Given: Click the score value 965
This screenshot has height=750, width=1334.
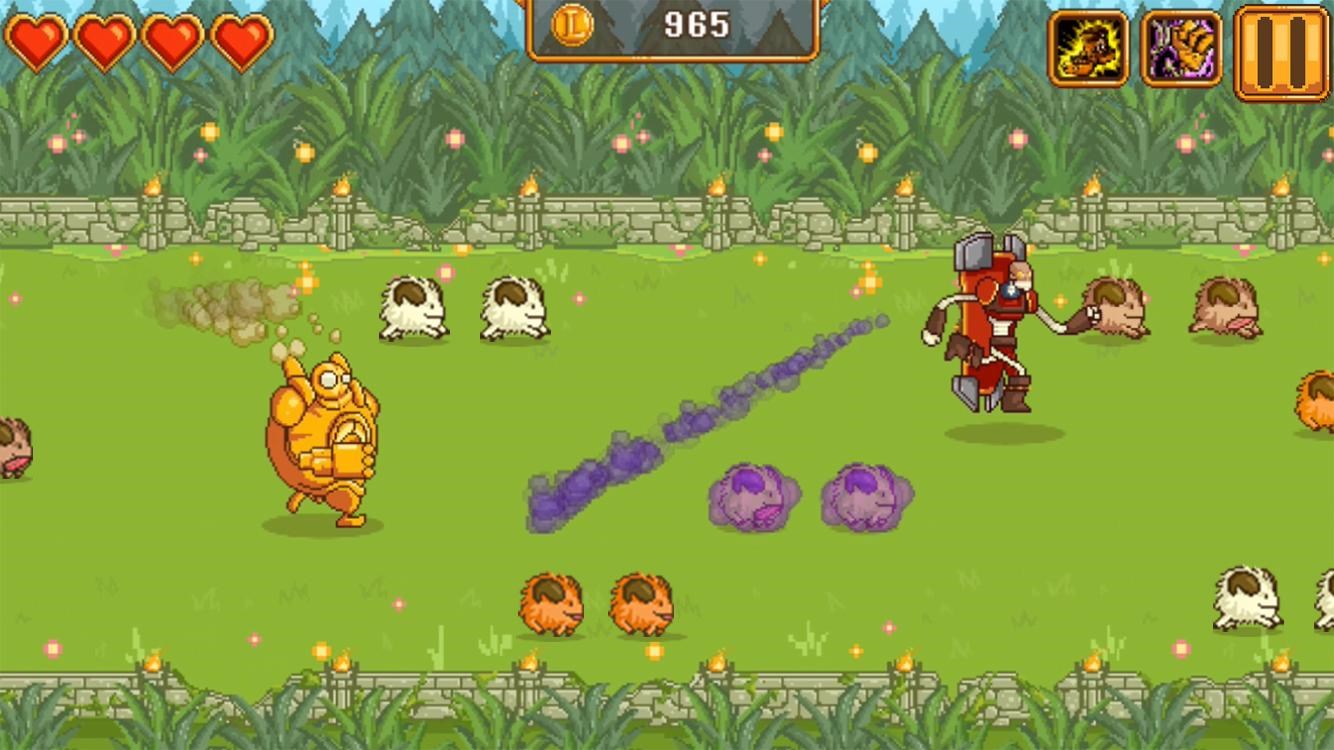Looking at the screenshot, I should [x=695, y=24].
